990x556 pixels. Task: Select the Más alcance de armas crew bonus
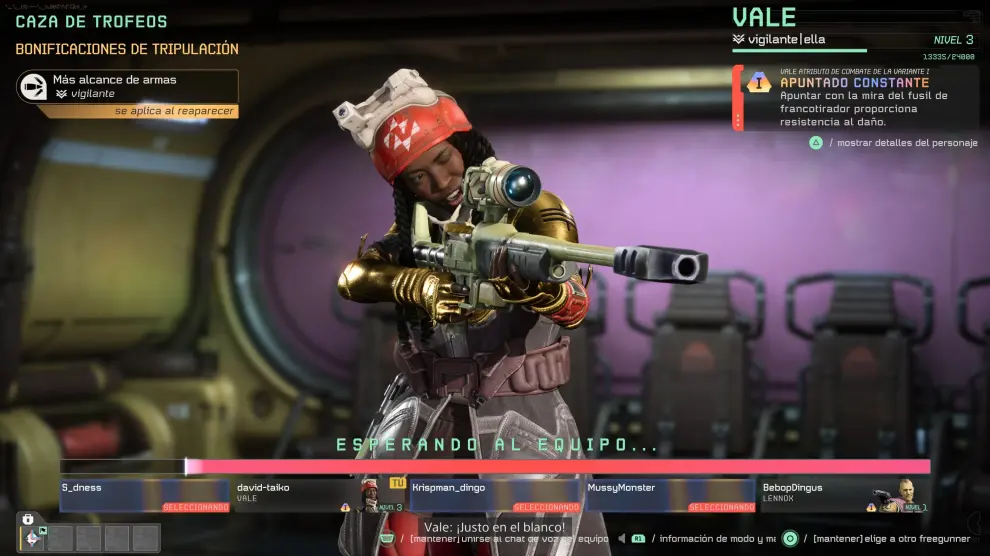(x=127, y=87)
